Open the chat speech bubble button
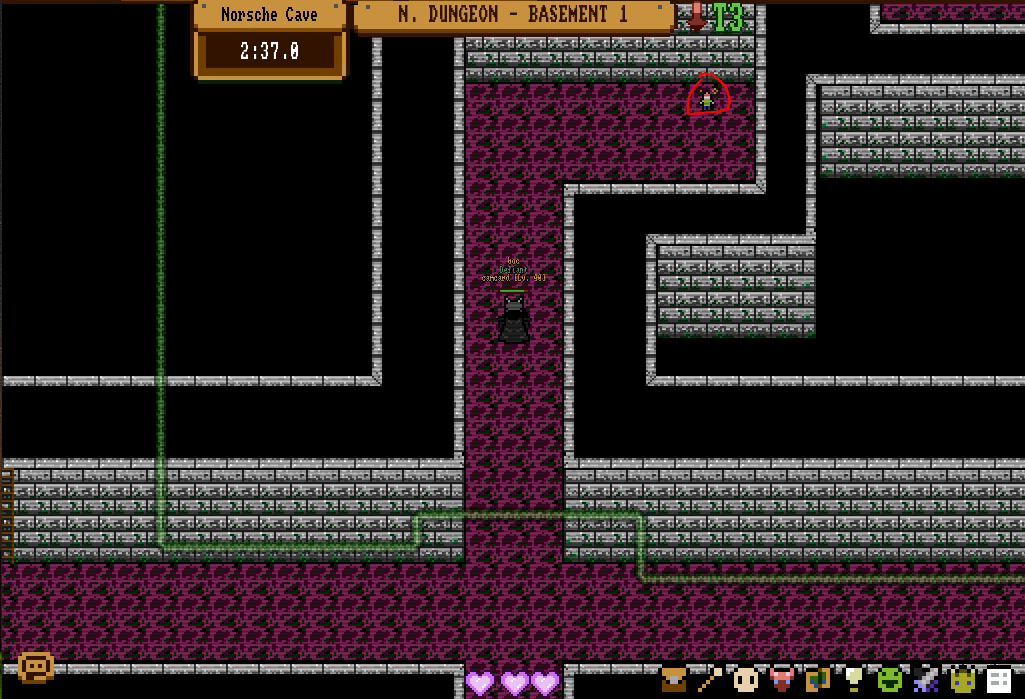 point(35,667)
